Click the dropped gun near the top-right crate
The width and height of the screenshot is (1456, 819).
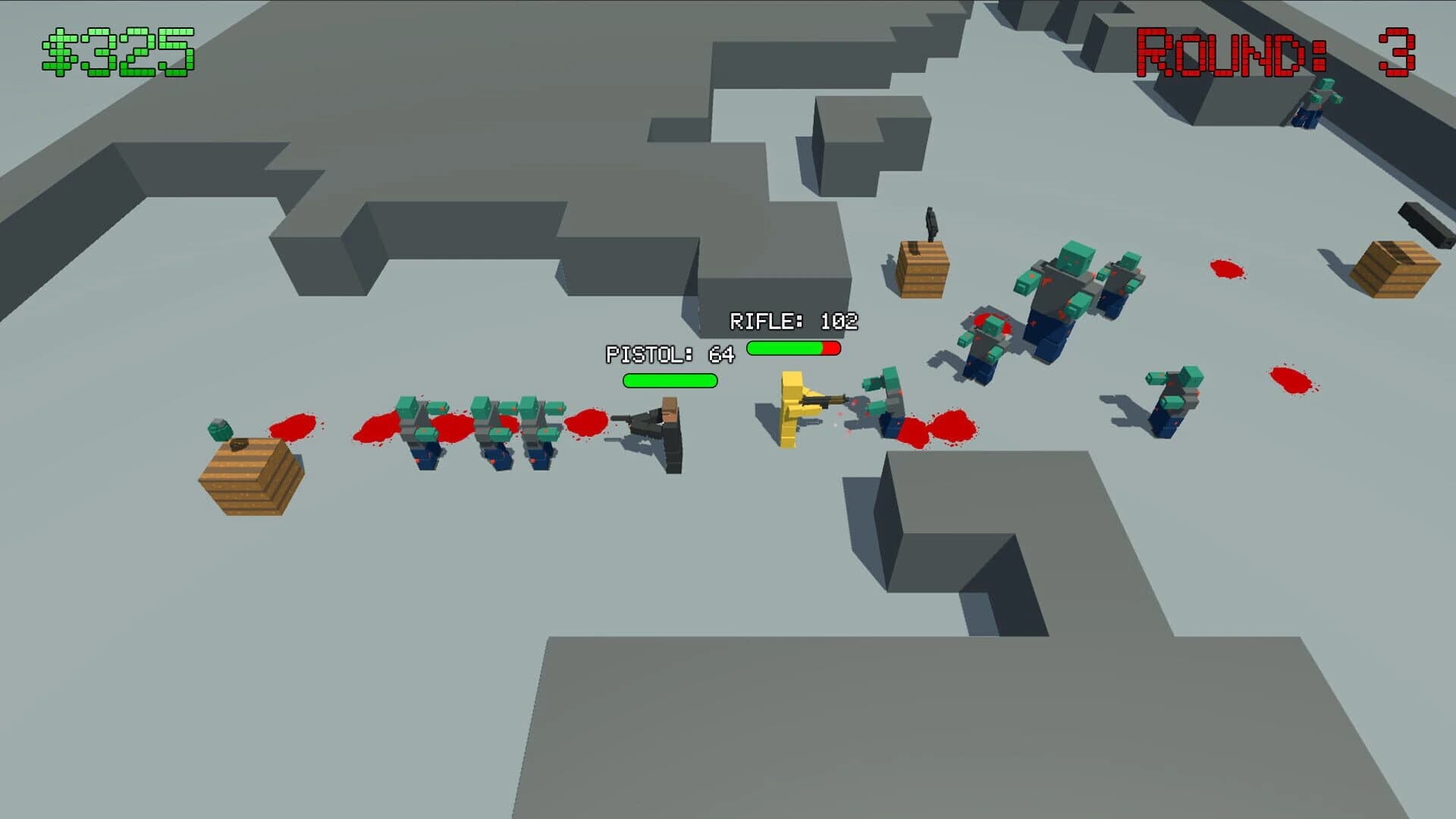1423,224
